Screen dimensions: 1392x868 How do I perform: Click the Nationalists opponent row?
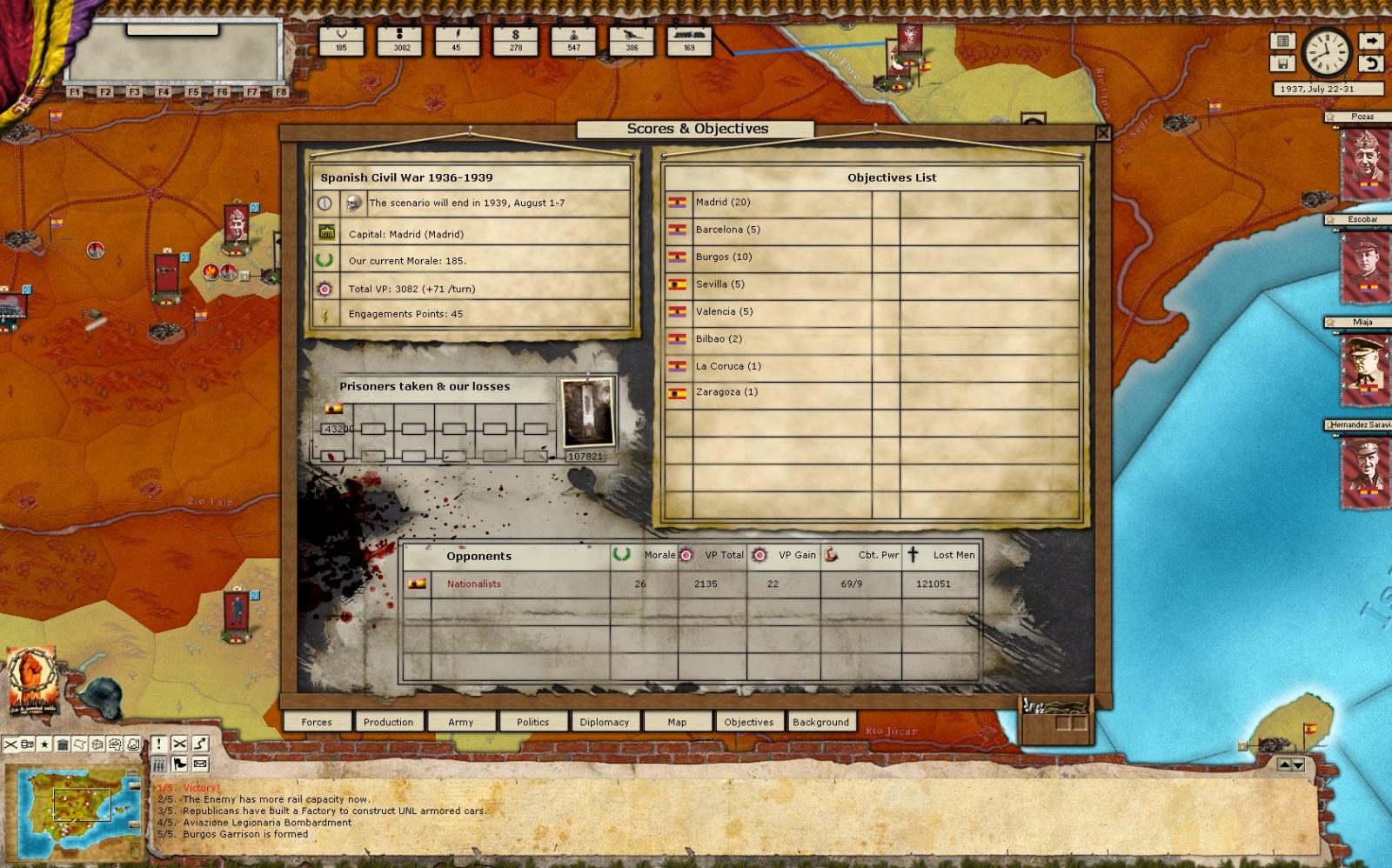[x=474, y=584]
